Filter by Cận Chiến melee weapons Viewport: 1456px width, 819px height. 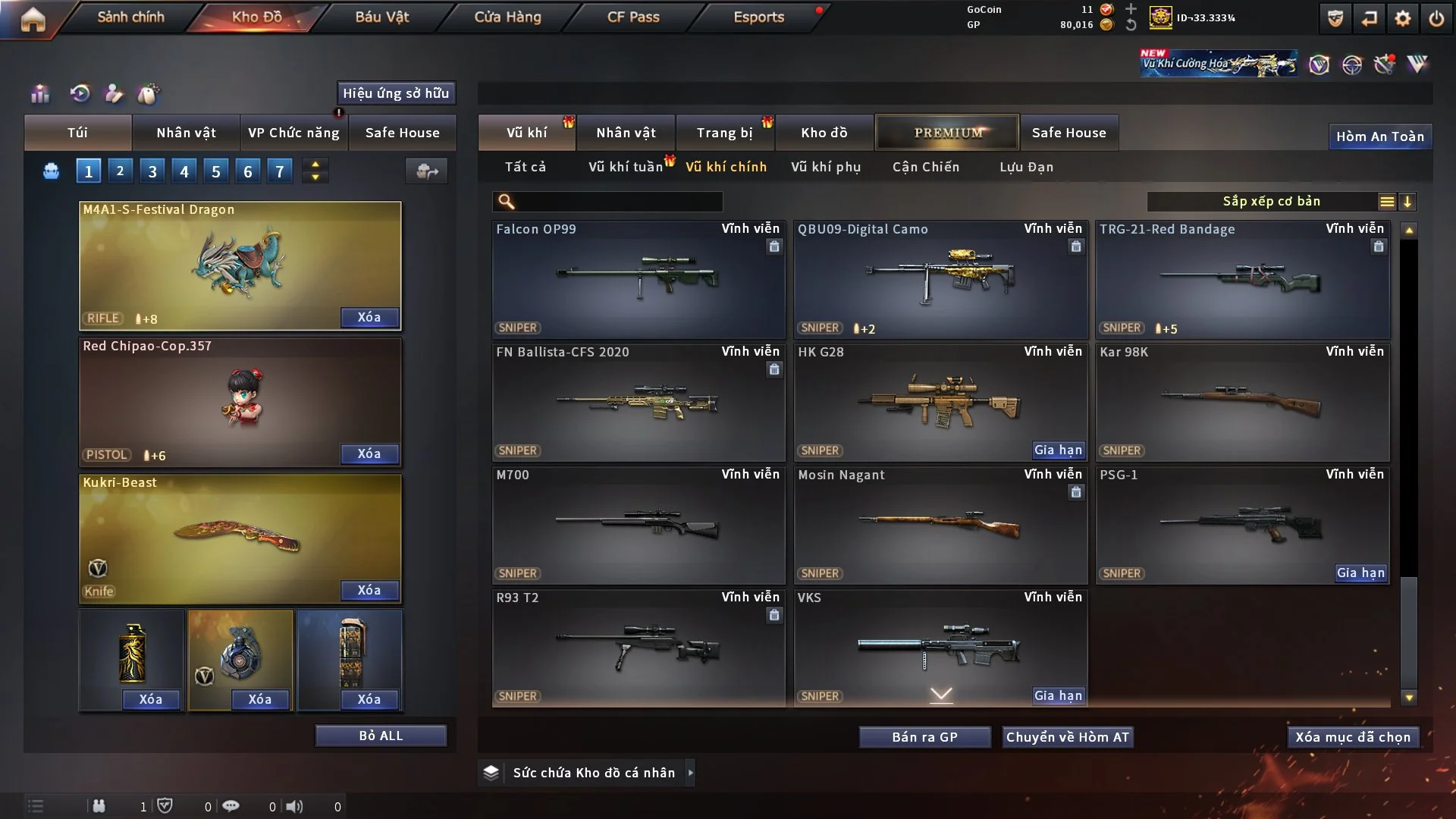click(925, 167)
